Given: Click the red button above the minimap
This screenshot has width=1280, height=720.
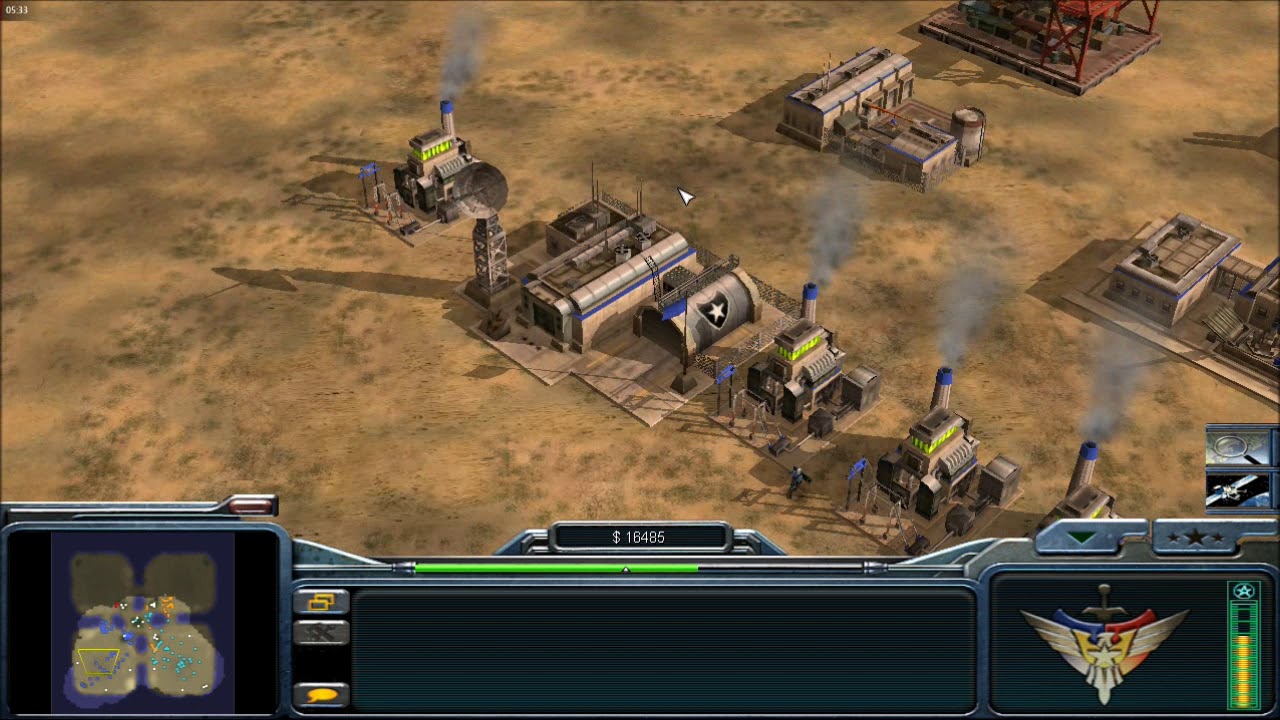Looking at the screenshot, I should pos(250,506).
